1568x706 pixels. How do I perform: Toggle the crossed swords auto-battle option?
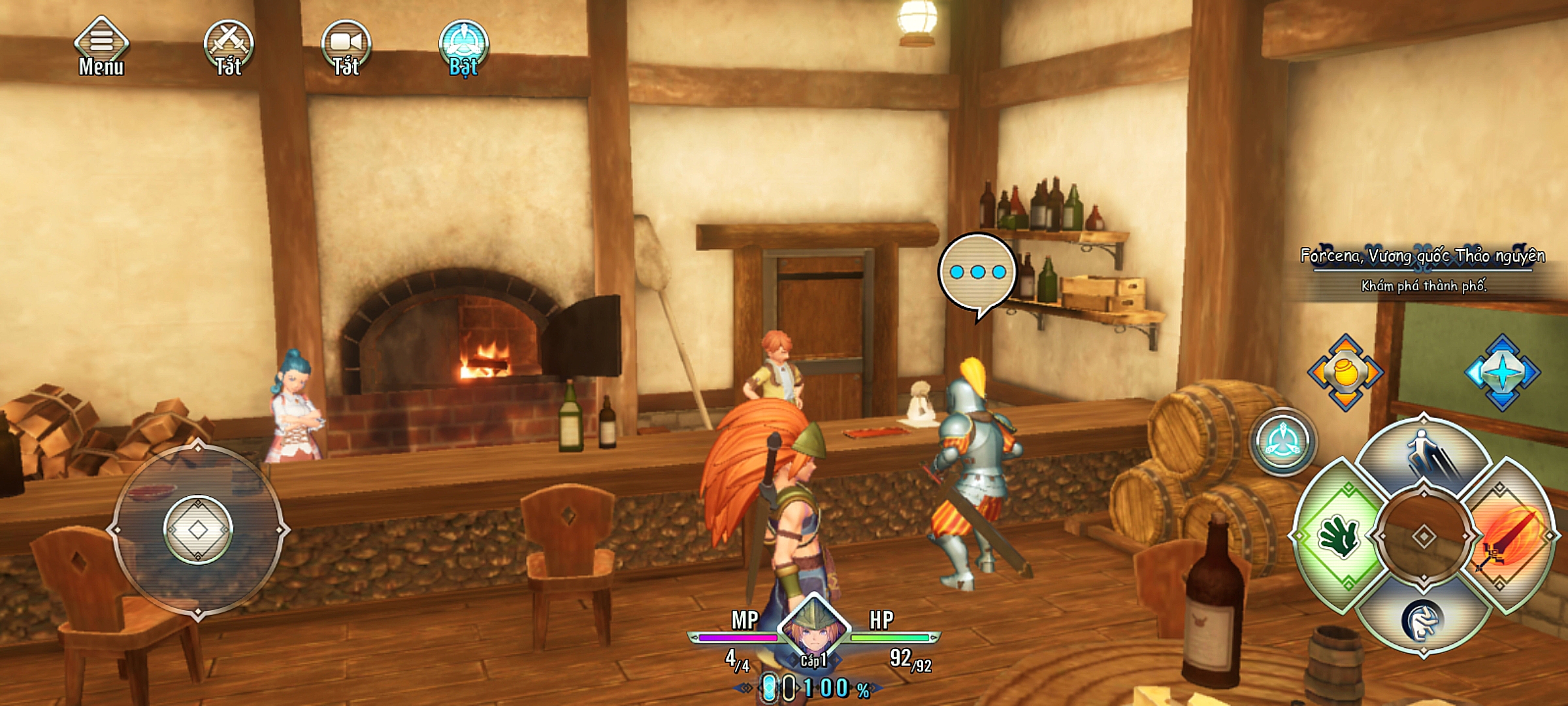pyautogui.click(x=228, y=47)
